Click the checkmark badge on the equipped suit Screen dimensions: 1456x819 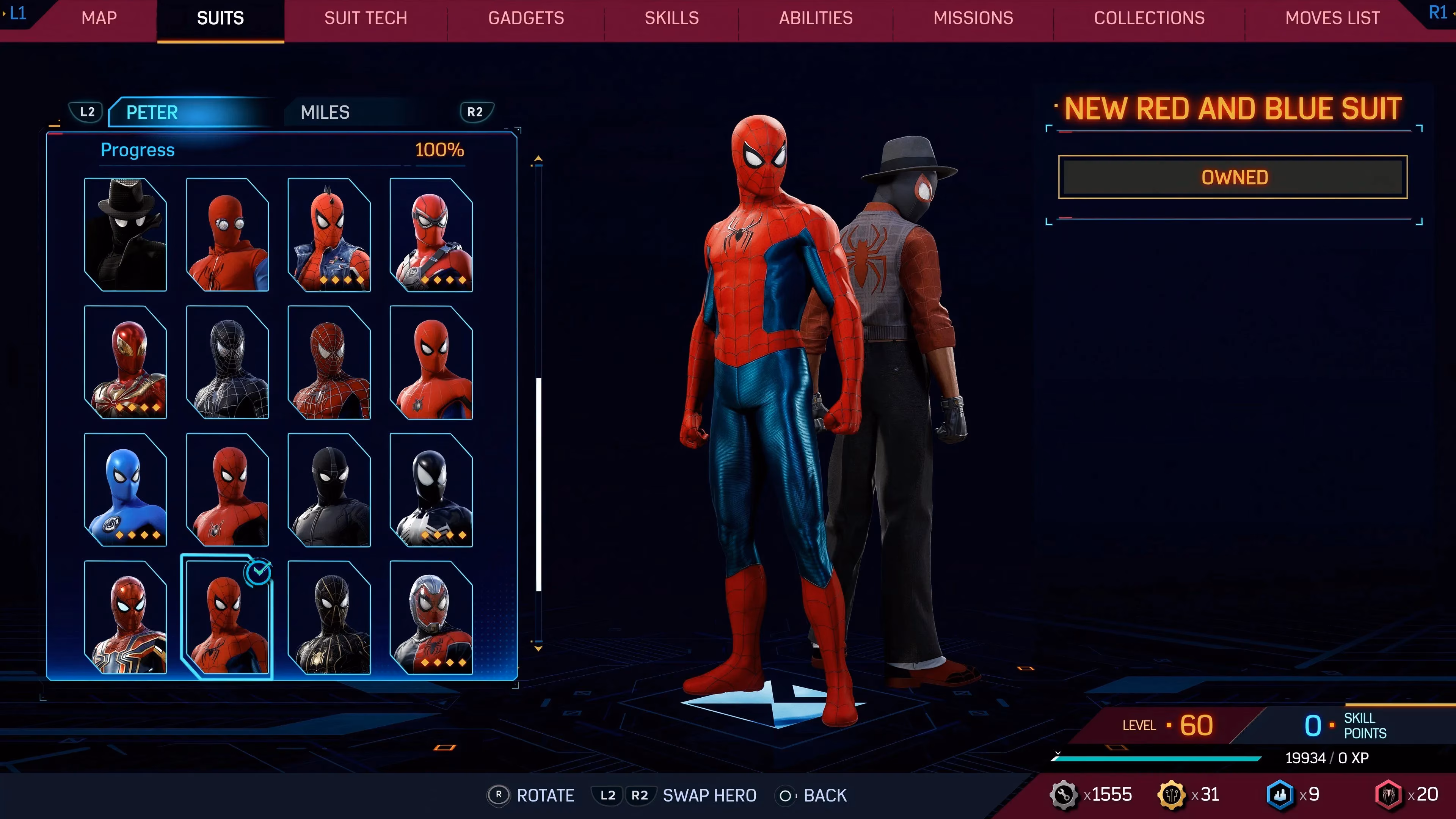[x=258, y=572]
